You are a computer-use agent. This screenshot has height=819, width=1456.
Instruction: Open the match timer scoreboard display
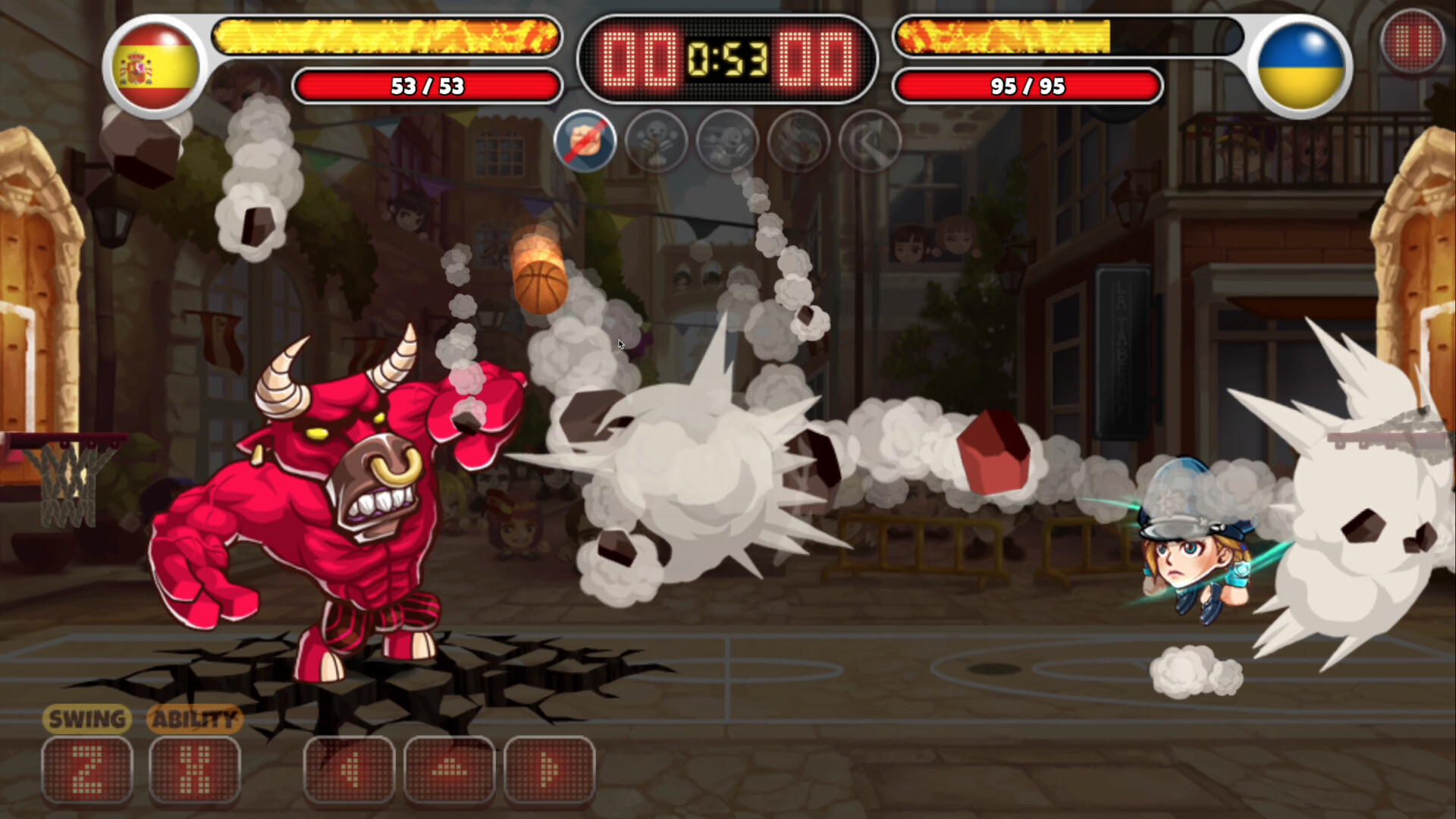point(726,59)
